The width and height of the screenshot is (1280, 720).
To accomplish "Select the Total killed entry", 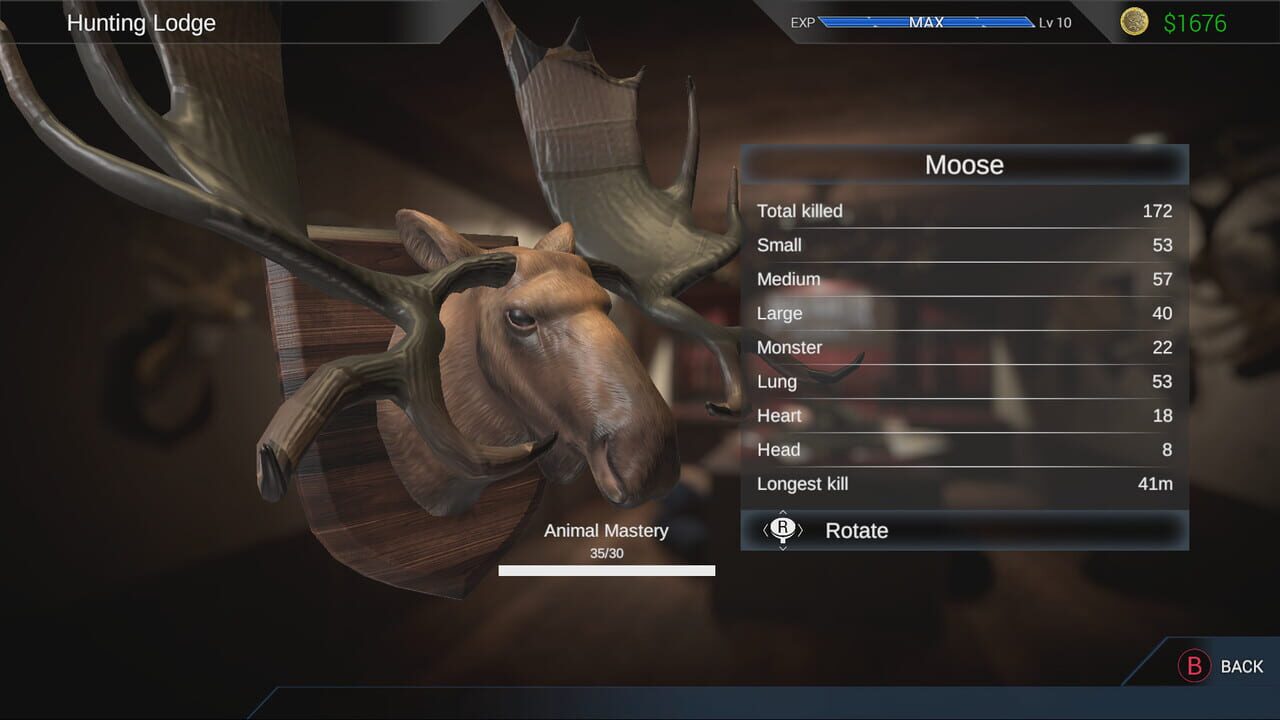I will coord(964,211).
